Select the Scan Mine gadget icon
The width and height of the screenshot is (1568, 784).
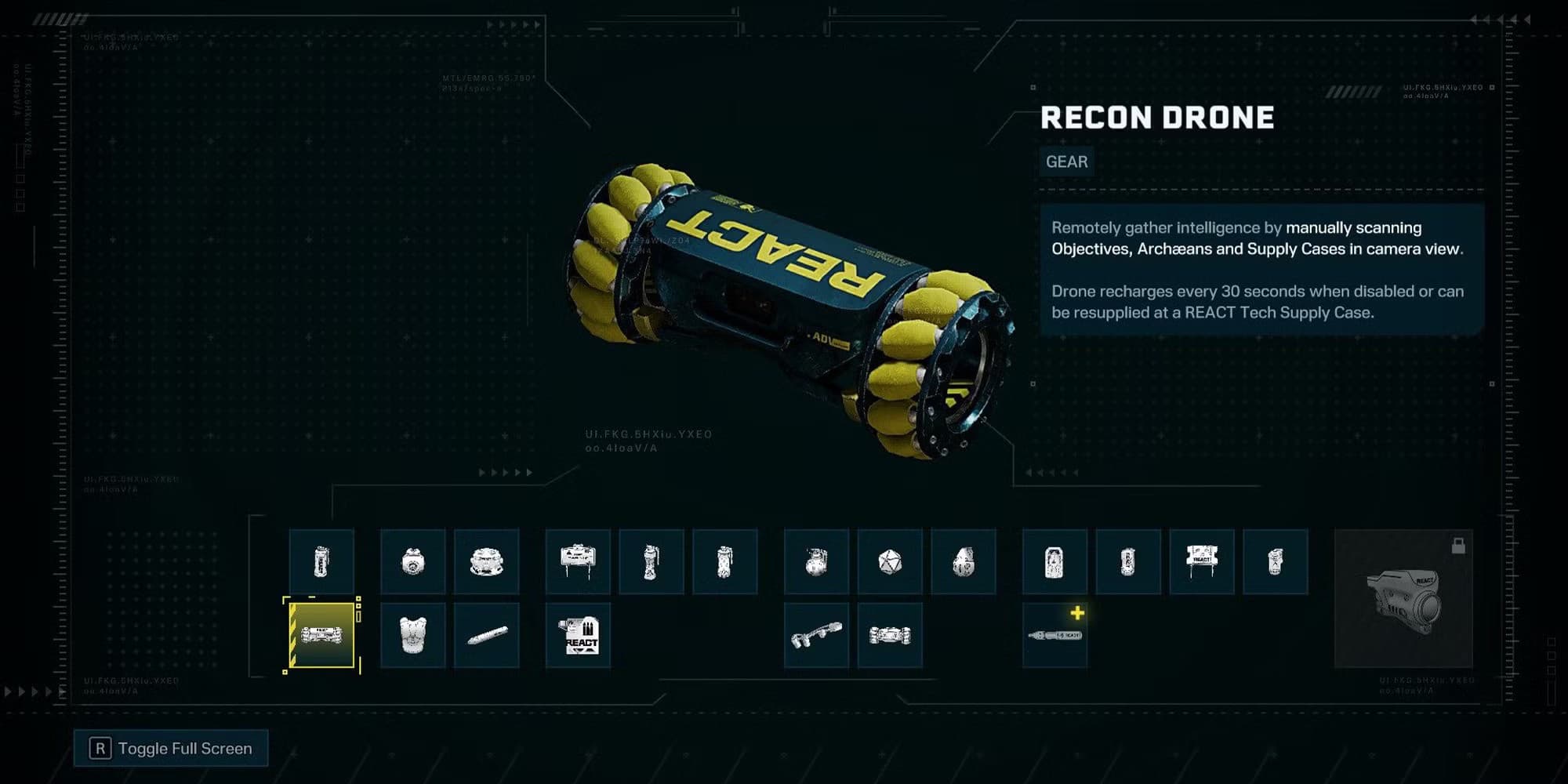413,561
